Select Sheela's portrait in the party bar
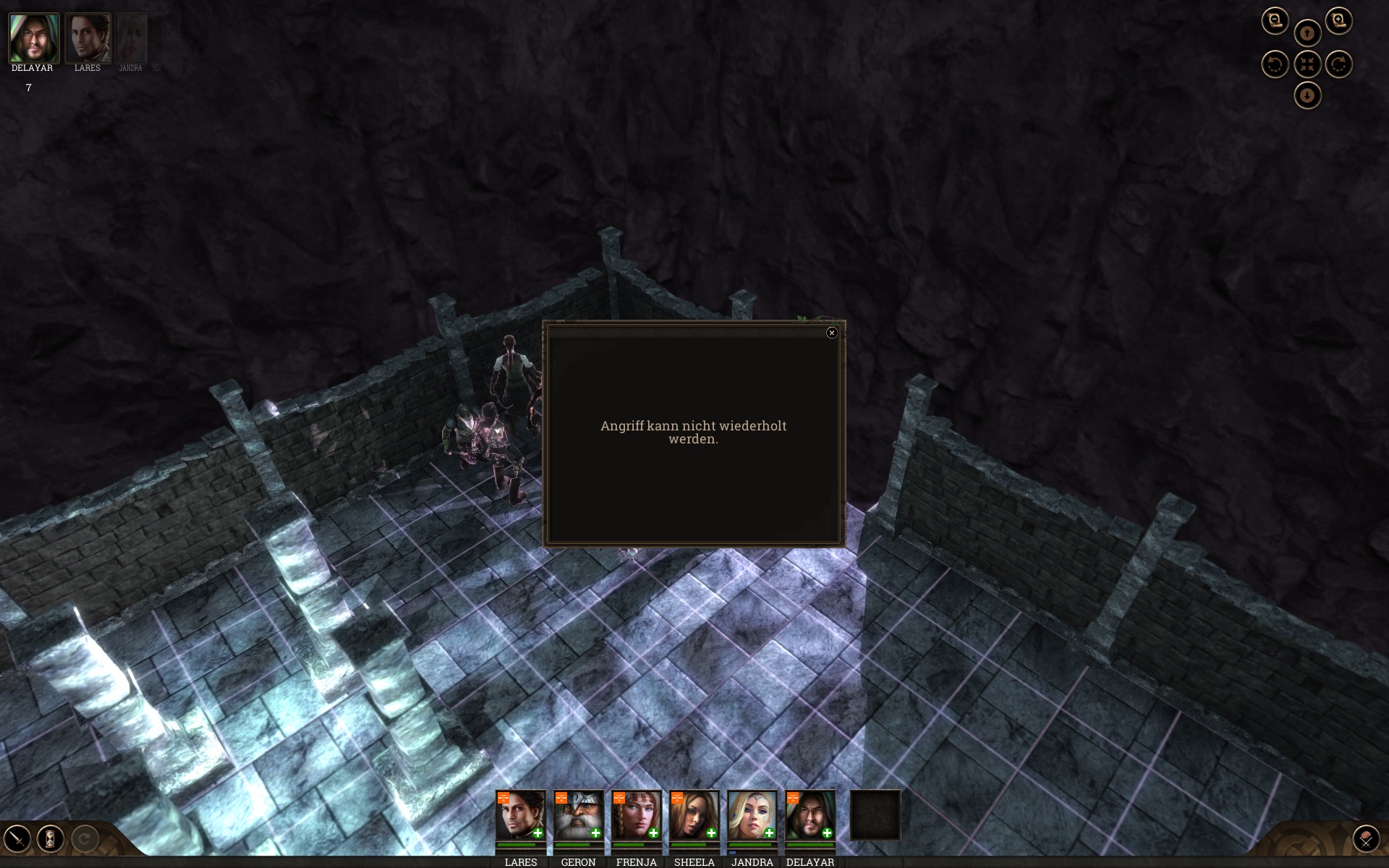 tap(694, 815)
